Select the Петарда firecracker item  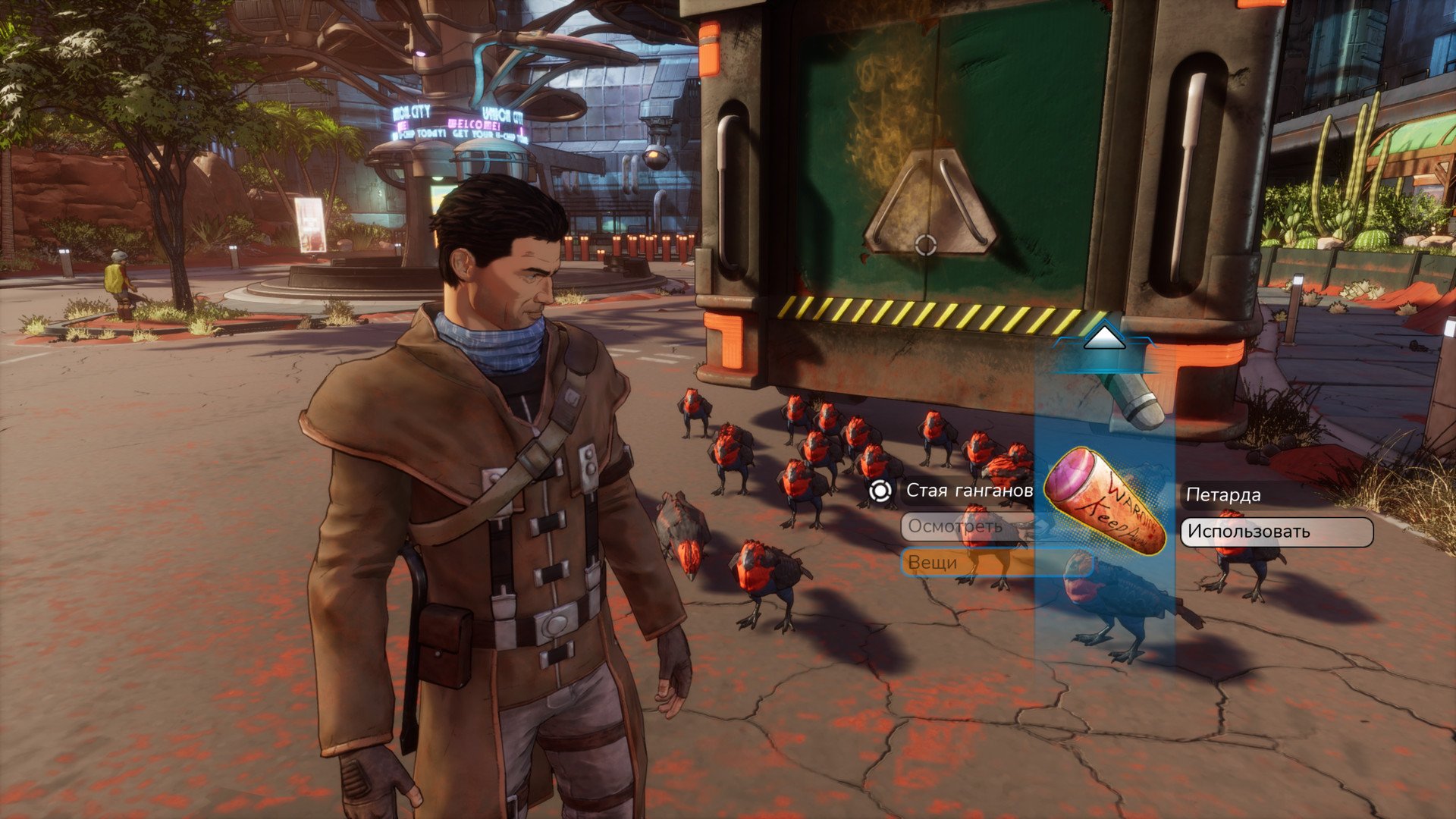[1106, 500]
